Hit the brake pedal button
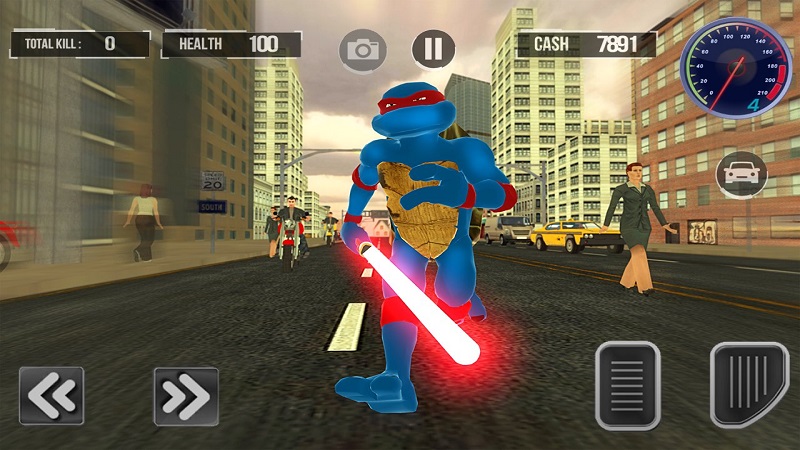Screen dimensions: 800x450 (x=627, y=385)
